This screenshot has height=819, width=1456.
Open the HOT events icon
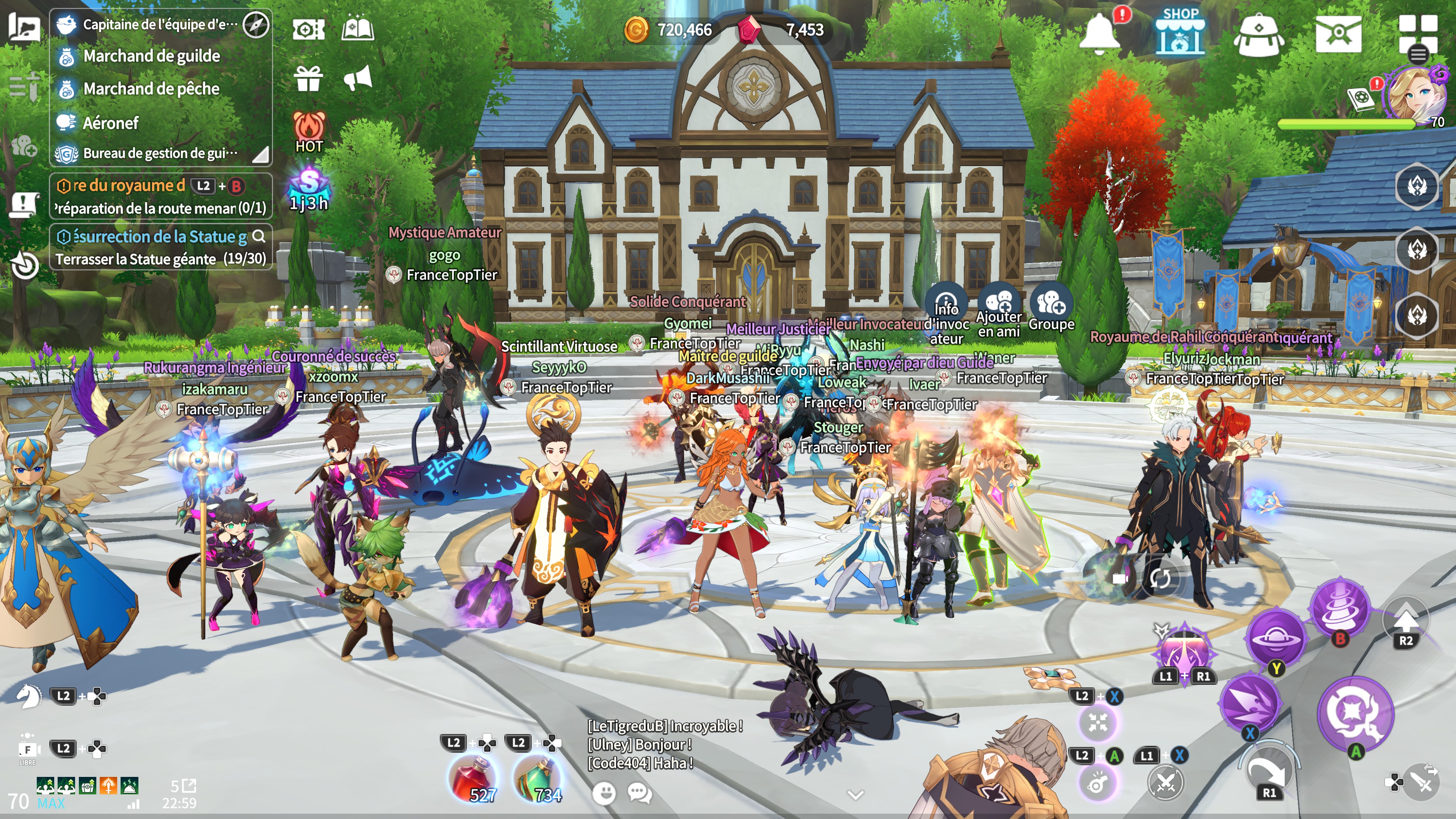[x=309, y=132]
